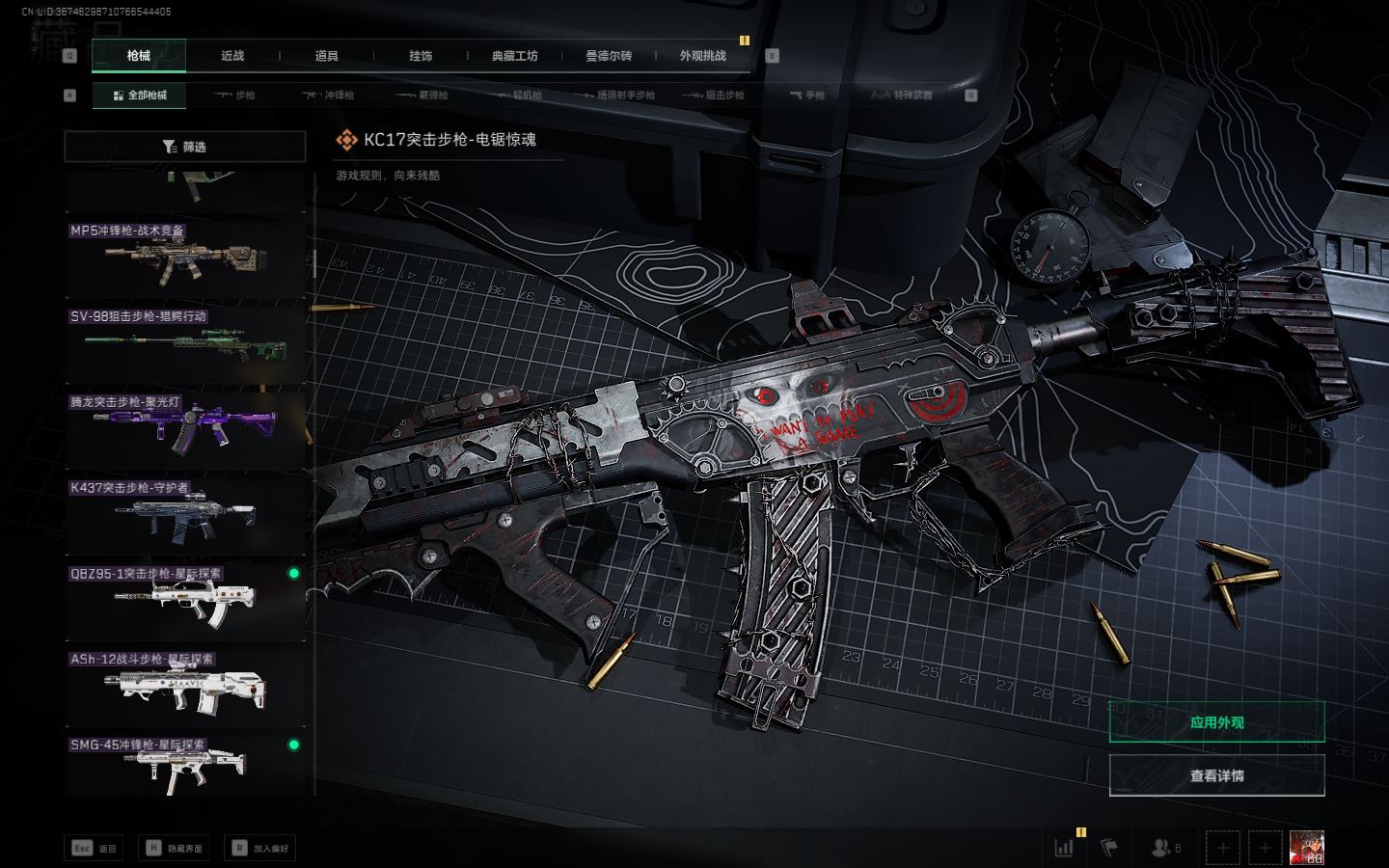Switch to the 外观挑战 tab
The height and width of the screenshot is (868, 1389).
(x=702, y=56)
